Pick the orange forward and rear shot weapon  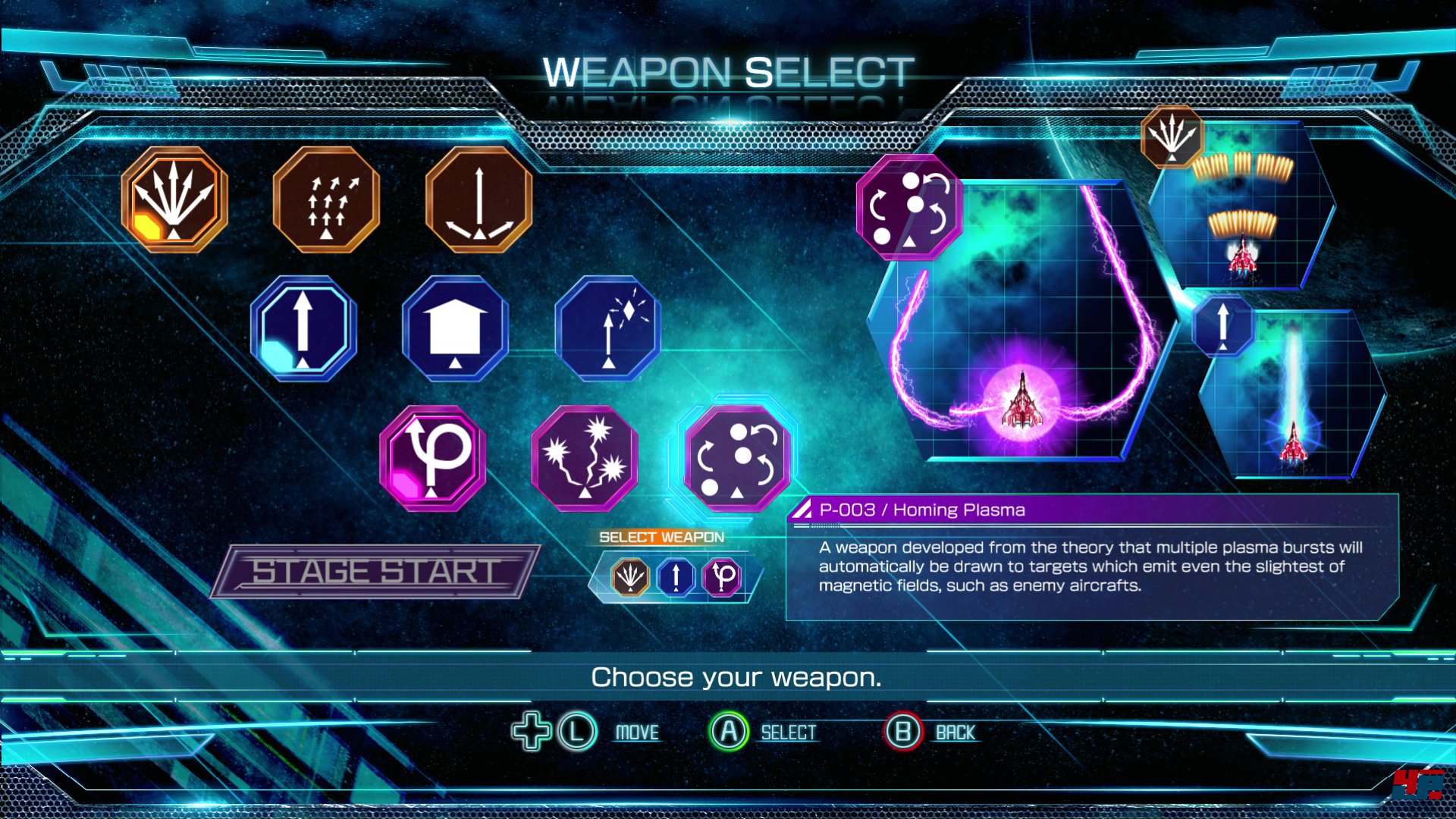tap(479, 199)
